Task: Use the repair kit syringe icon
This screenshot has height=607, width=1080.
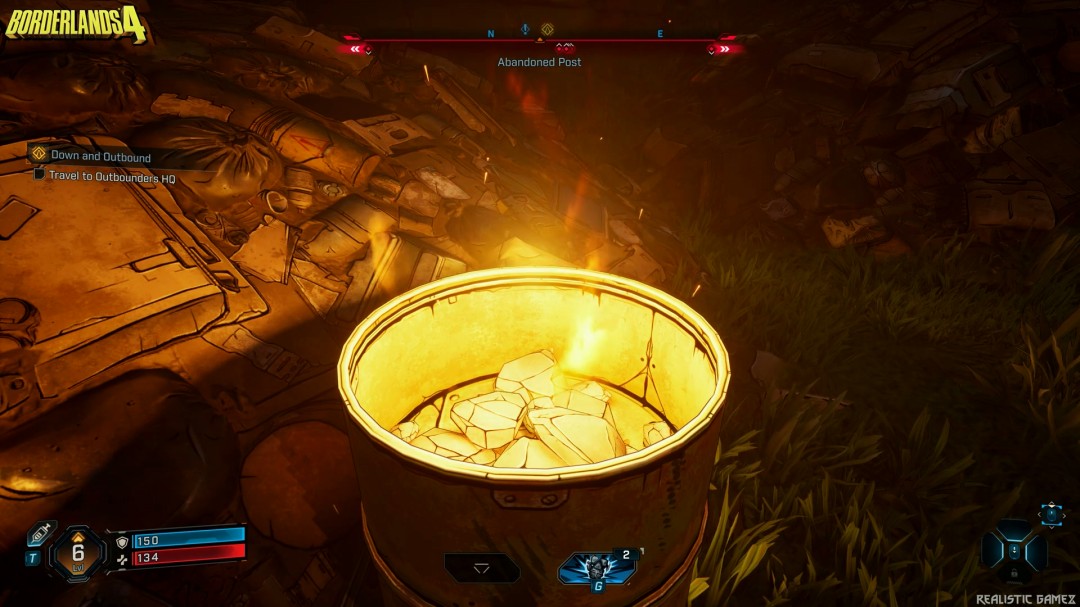Action: click(39, 535)
